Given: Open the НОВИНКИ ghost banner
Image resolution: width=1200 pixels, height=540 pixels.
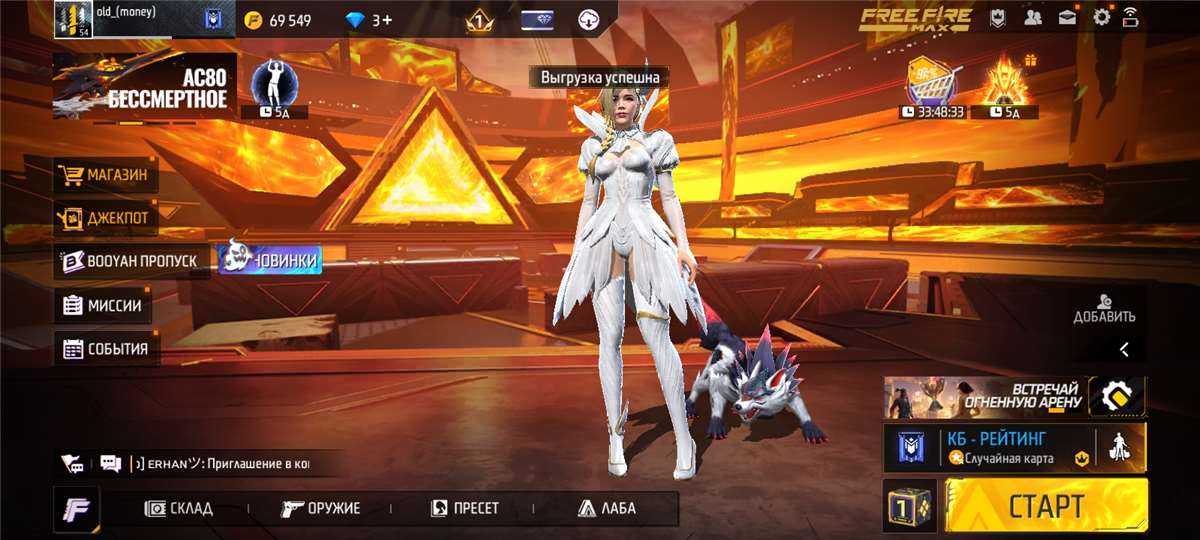Looking at the screenshot, I should 270,260.
